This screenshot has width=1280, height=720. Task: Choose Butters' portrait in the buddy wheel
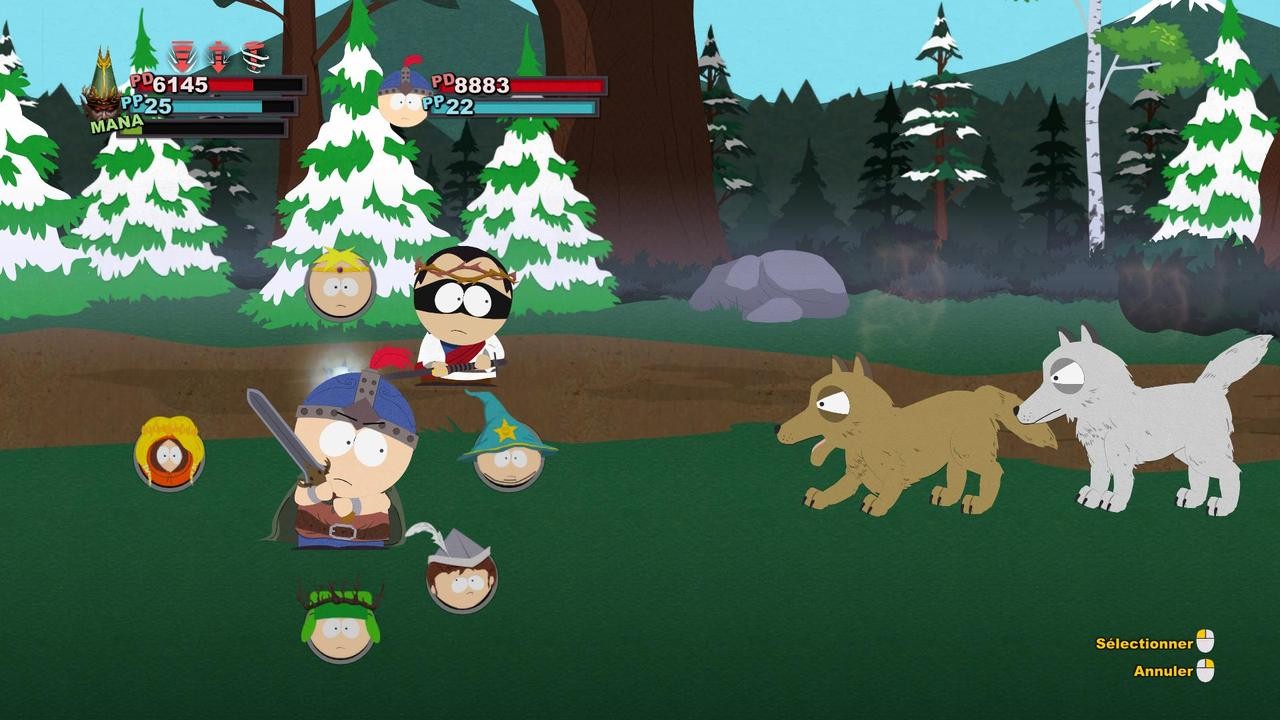[340, 285]
